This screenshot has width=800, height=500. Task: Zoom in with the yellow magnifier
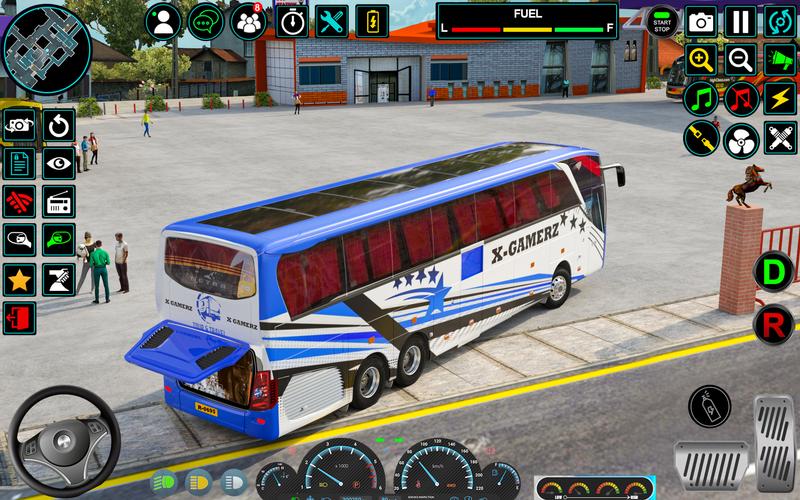click(701, 60)
